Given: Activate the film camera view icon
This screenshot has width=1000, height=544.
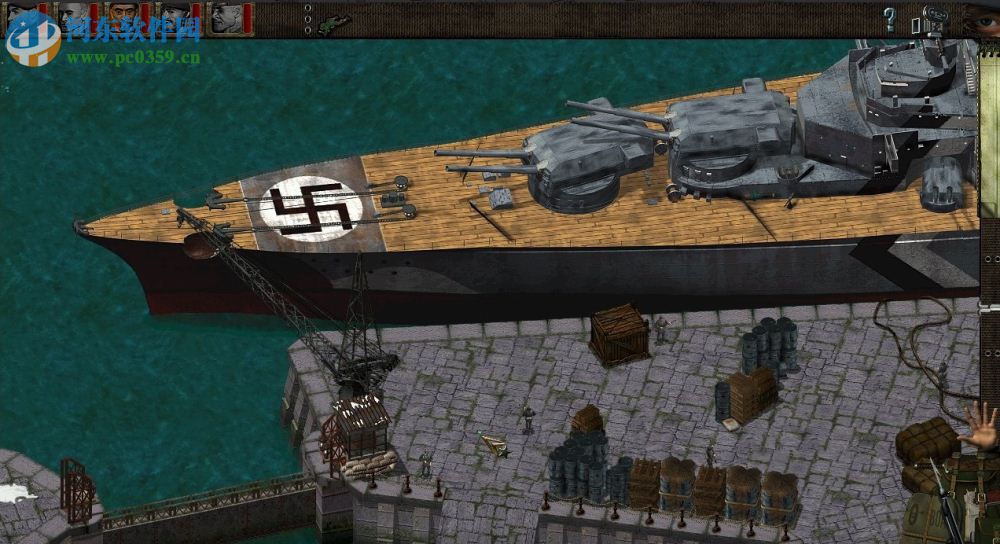Looking at the screenshot, I should coord(933,18).
